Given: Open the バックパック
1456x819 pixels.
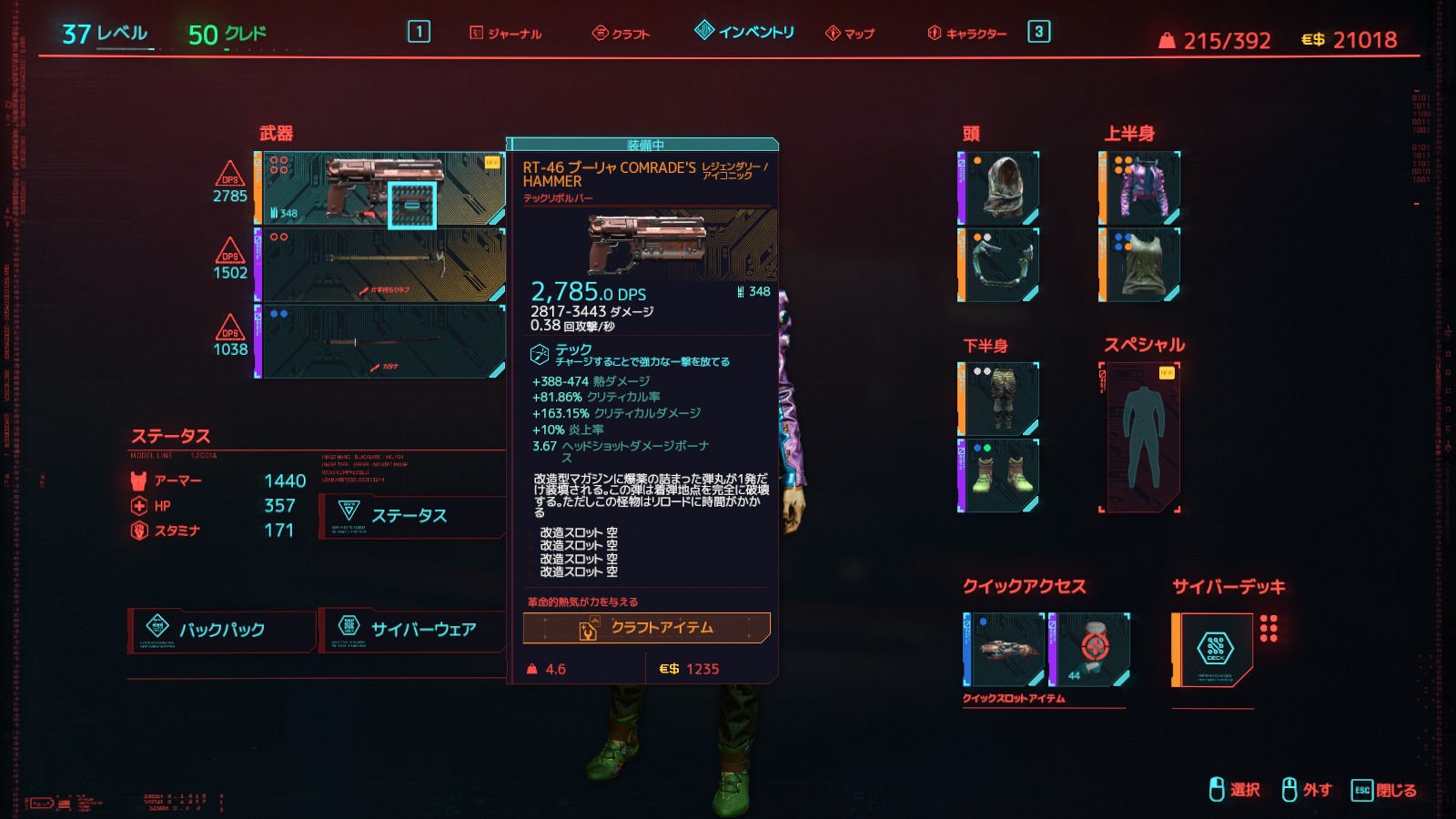Looking at the screenshot, I should coord(222,630).
